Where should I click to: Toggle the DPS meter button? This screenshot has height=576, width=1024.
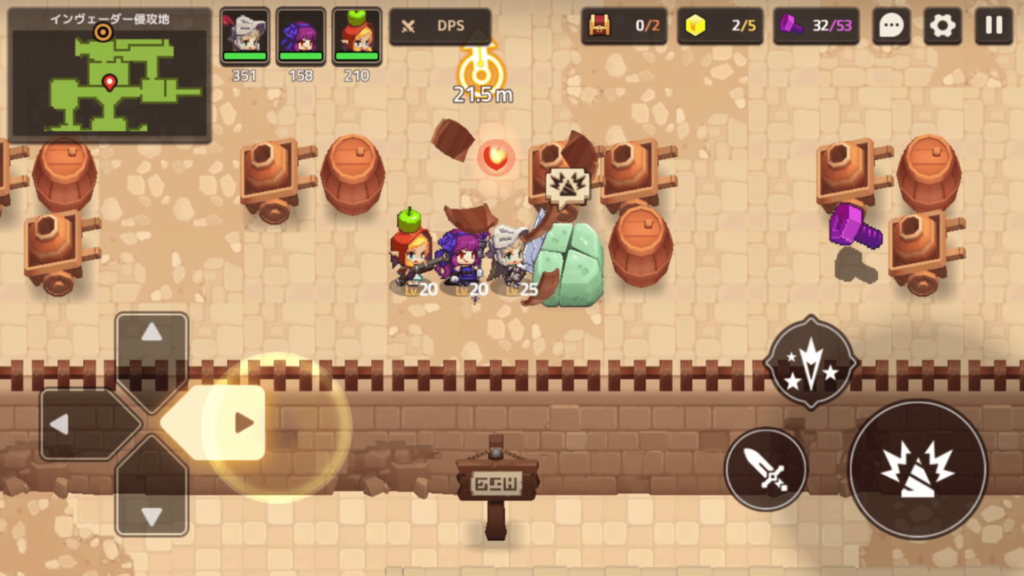click(x=440, y=27)
